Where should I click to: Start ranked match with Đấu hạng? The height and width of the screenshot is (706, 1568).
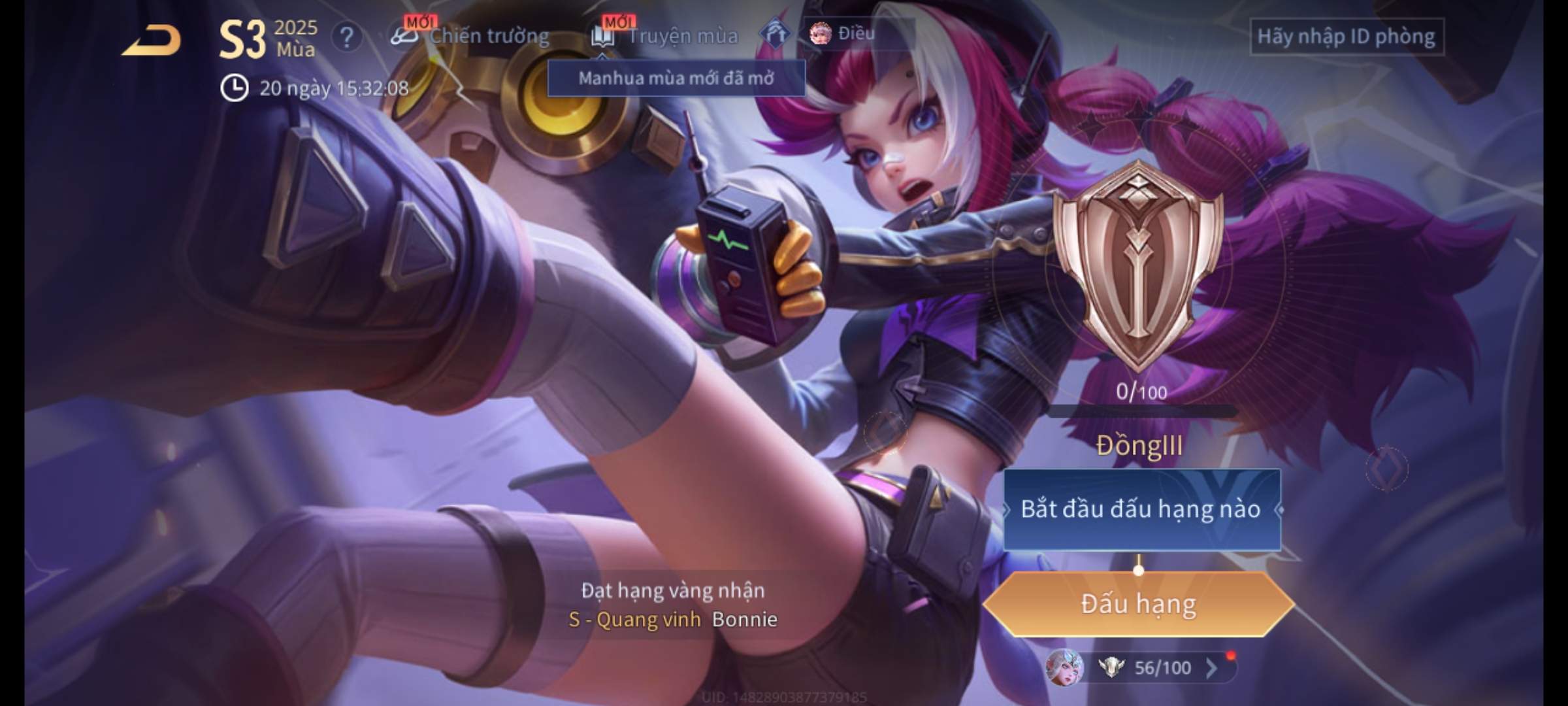point(1138,604)
